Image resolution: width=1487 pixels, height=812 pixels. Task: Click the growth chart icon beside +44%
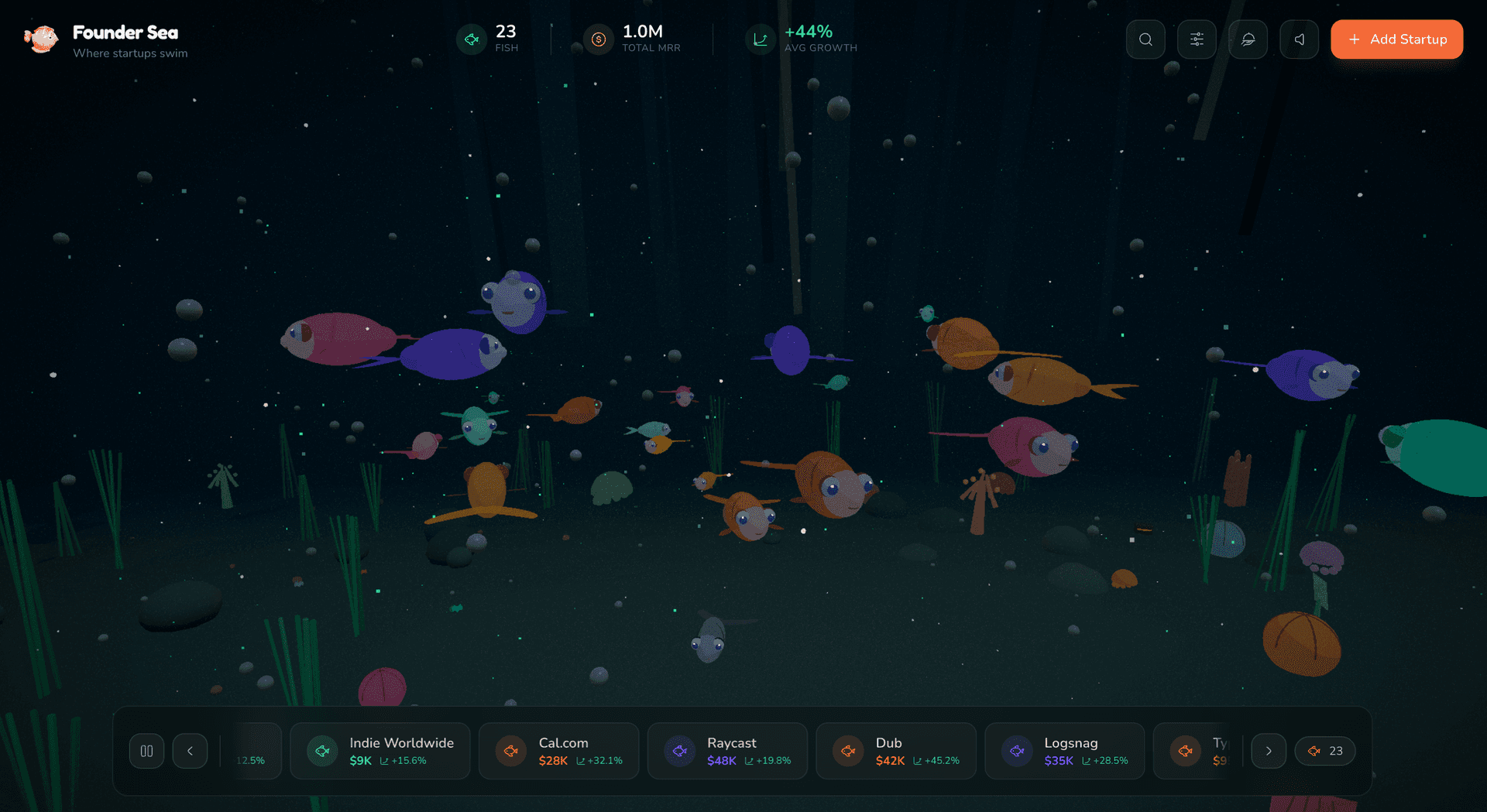(760, 39)
